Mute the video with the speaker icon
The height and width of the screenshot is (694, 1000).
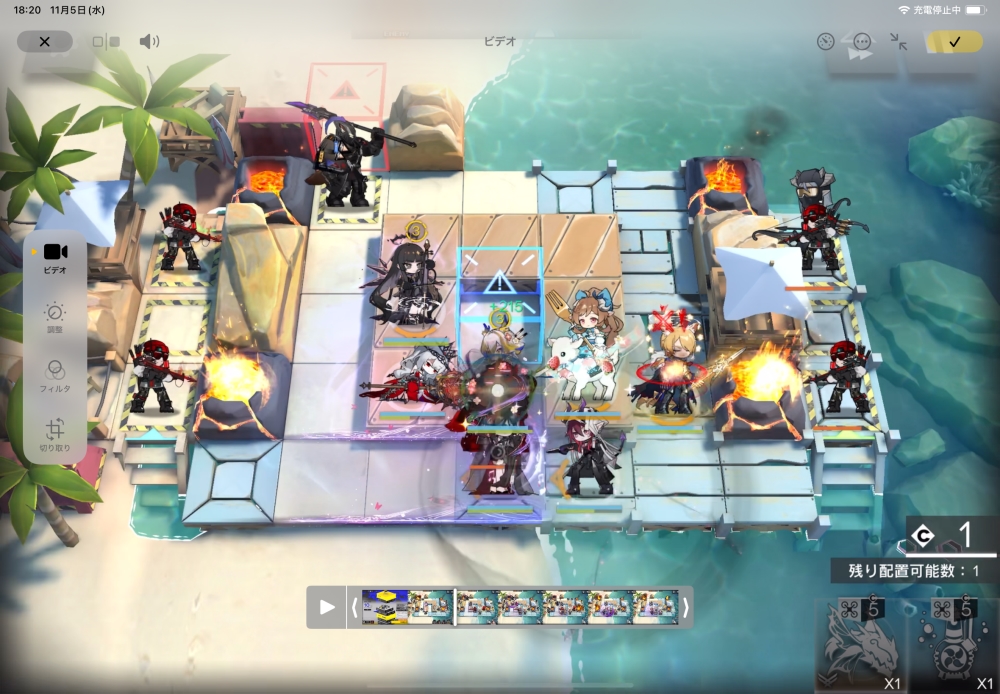[x=149, y=42]
